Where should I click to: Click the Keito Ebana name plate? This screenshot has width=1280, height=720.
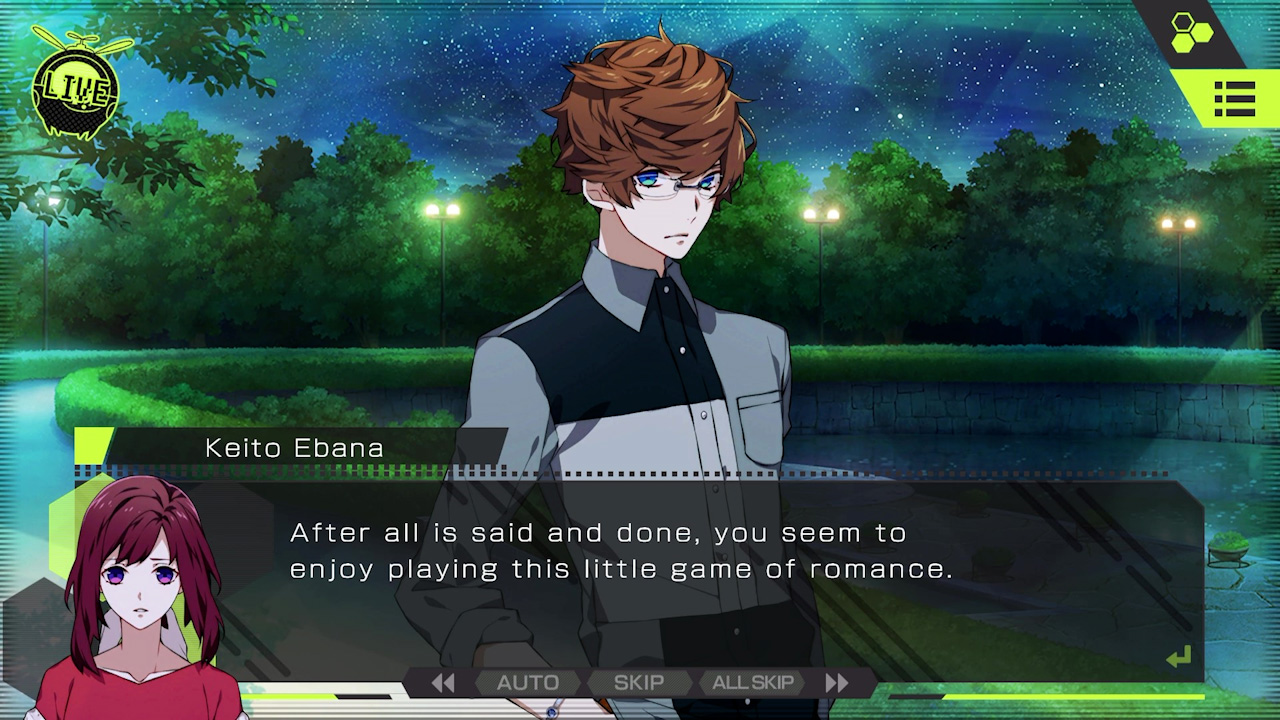292,448
